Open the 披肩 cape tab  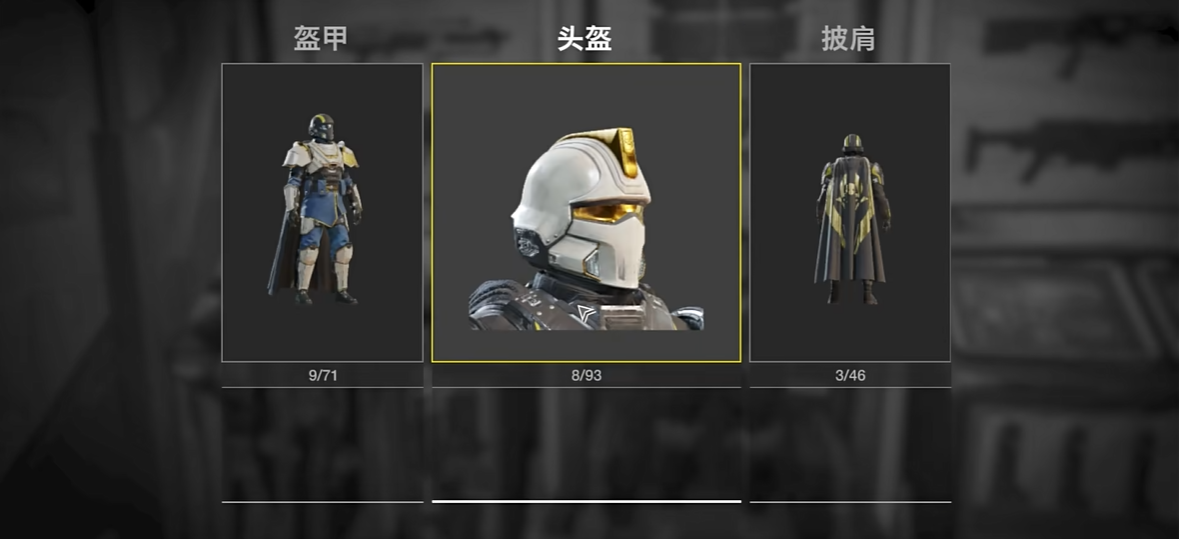(848, 39)
